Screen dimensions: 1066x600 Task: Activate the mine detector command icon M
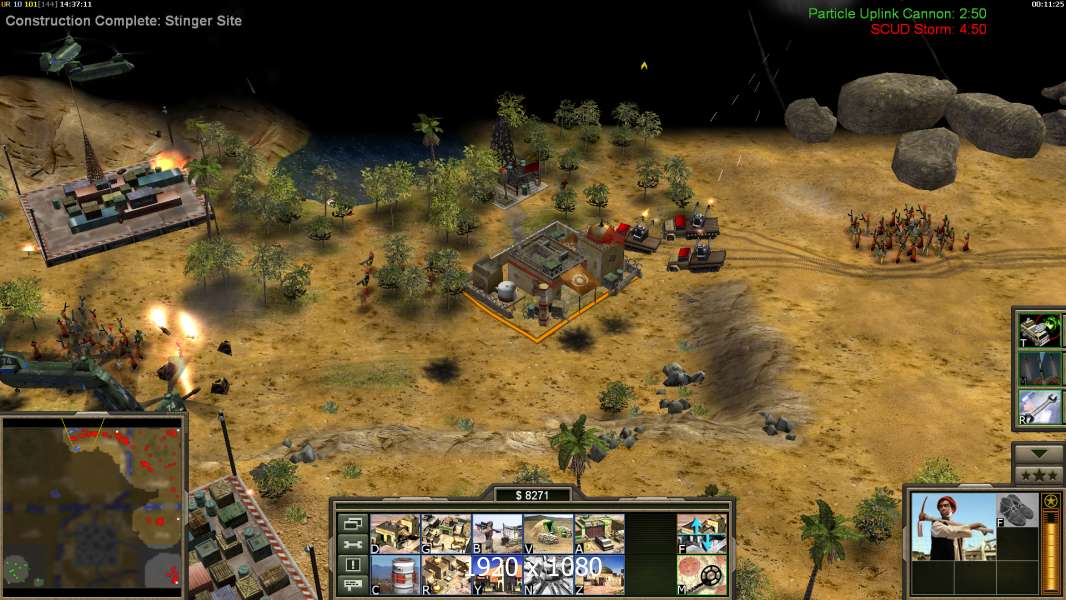tap(702, 574)
